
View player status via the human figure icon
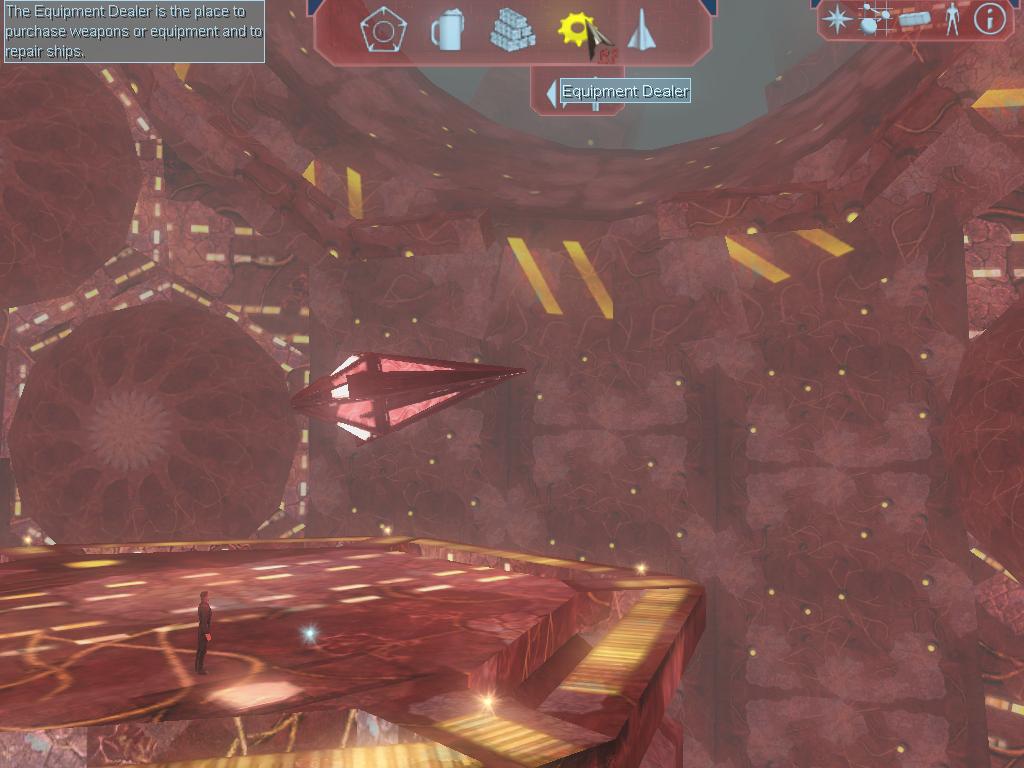951,19
